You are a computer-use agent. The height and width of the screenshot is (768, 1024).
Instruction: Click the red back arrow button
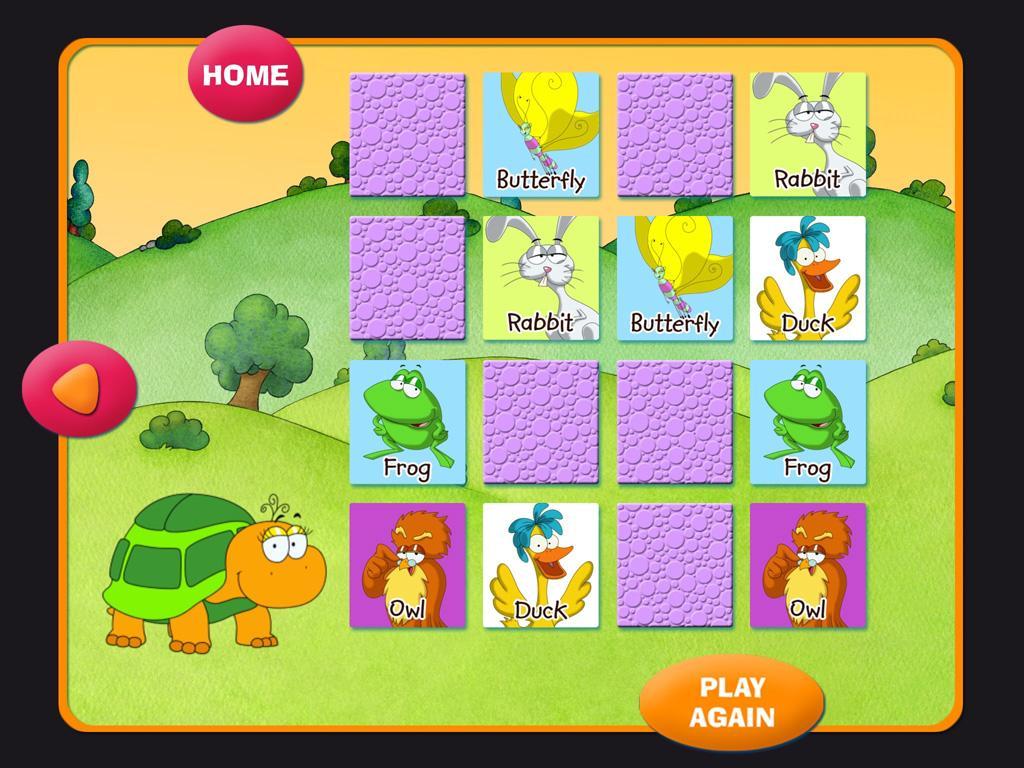[x=79, y=388]
